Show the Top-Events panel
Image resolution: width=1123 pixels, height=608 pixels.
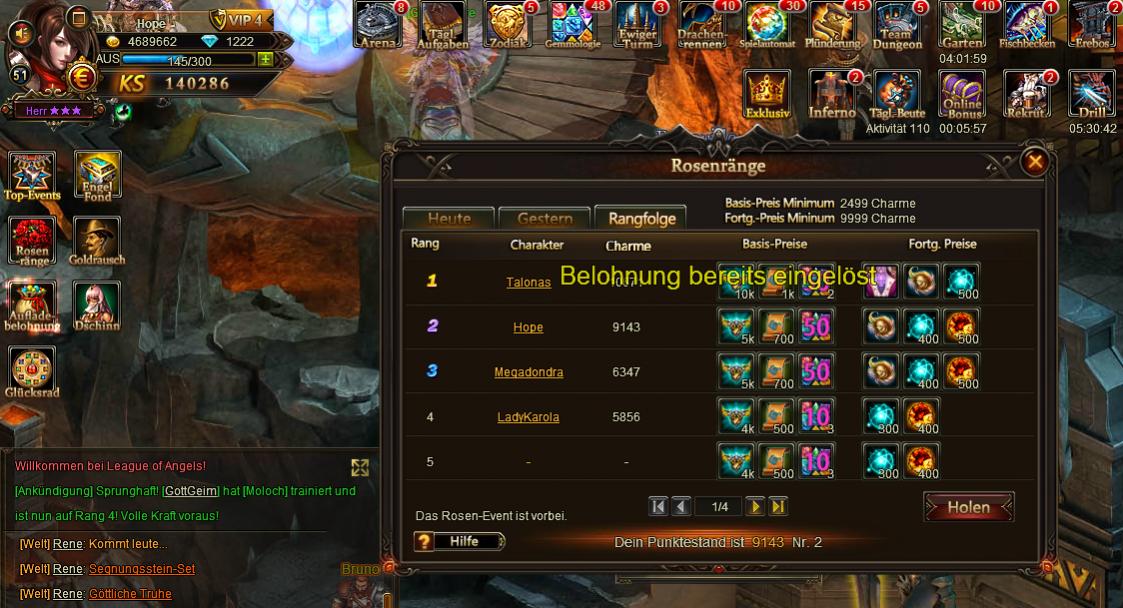pos(32,176)
